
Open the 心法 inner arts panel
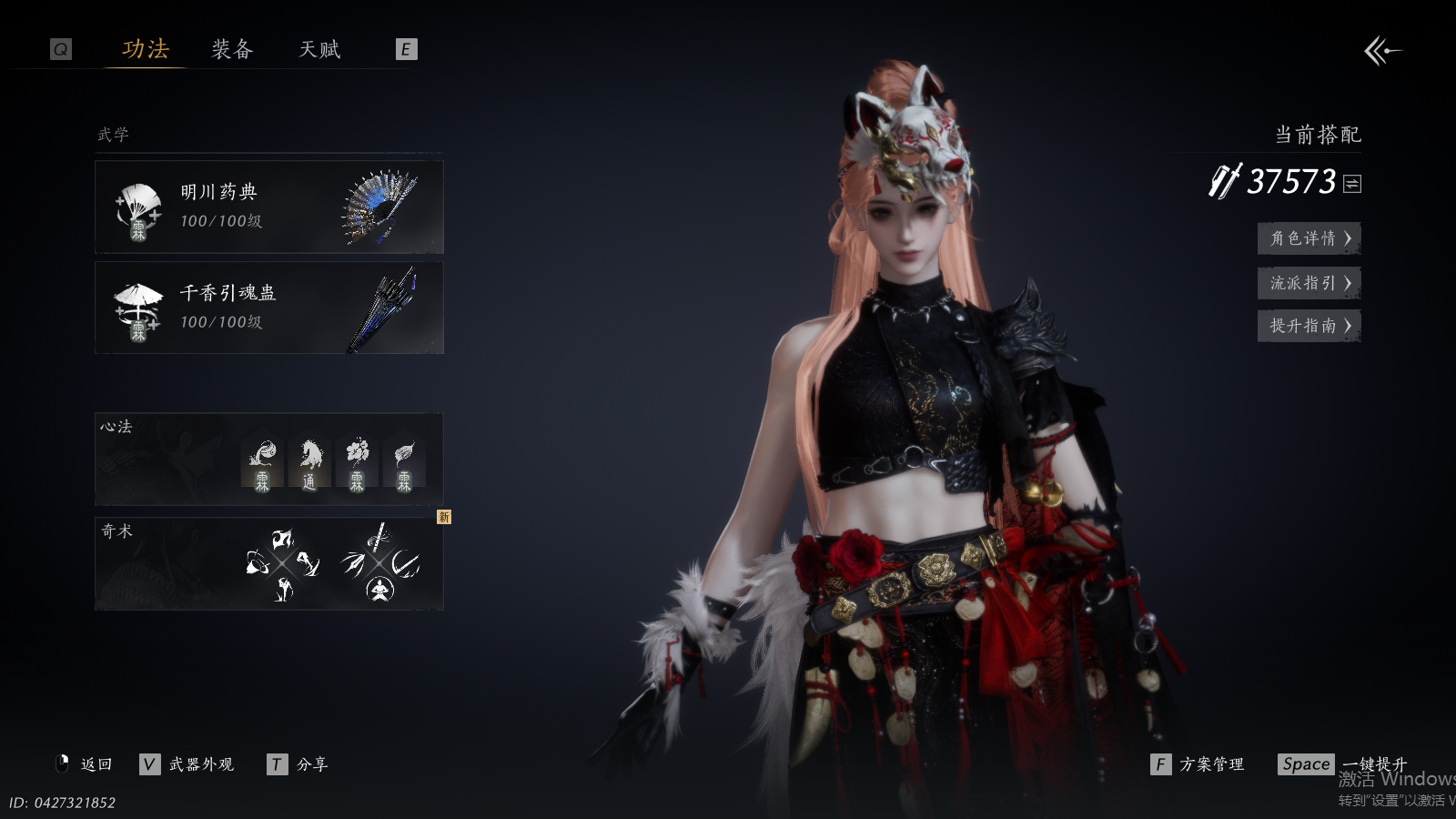(164, 459)
